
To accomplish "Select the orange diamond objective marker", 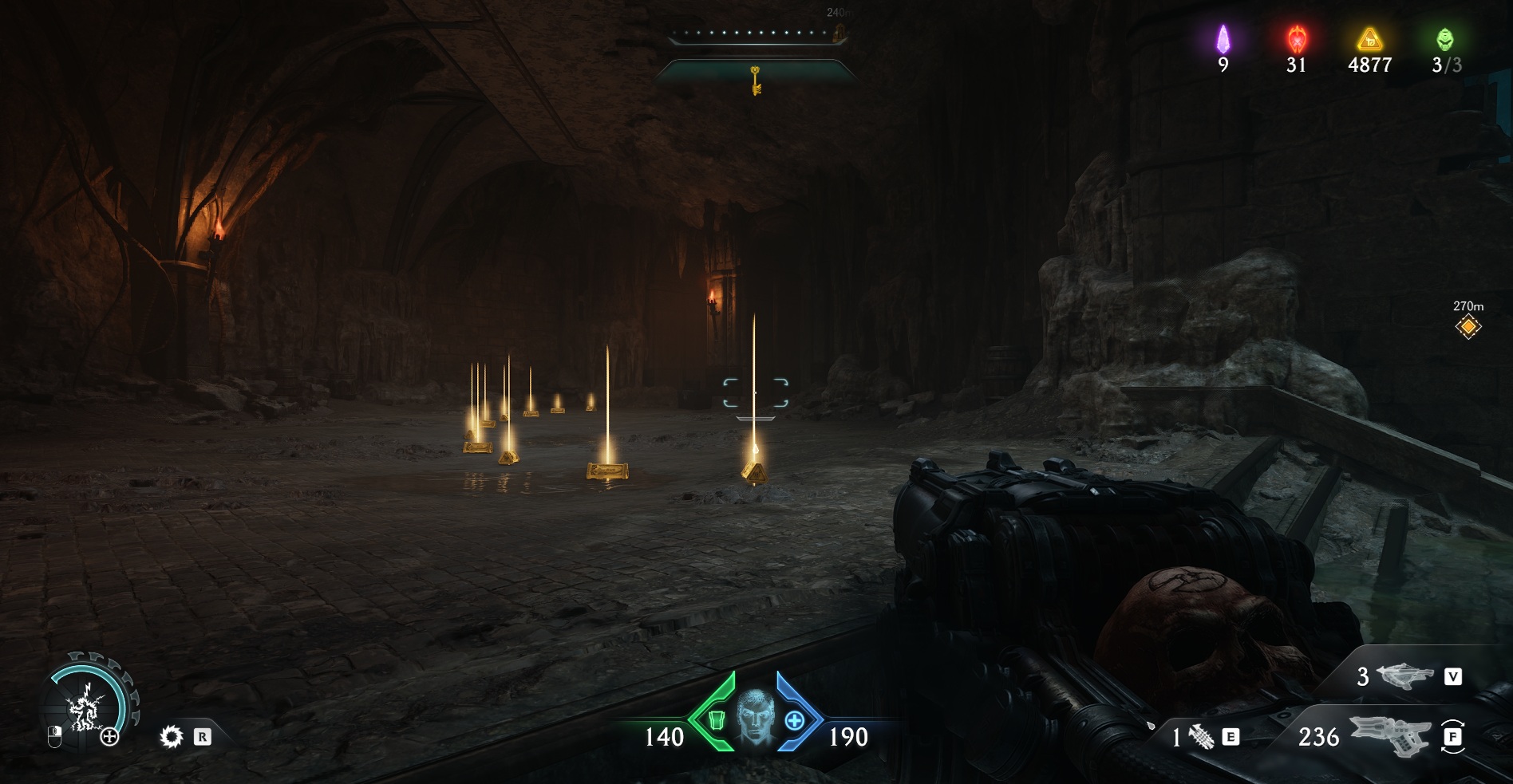I will [1468, 326].
